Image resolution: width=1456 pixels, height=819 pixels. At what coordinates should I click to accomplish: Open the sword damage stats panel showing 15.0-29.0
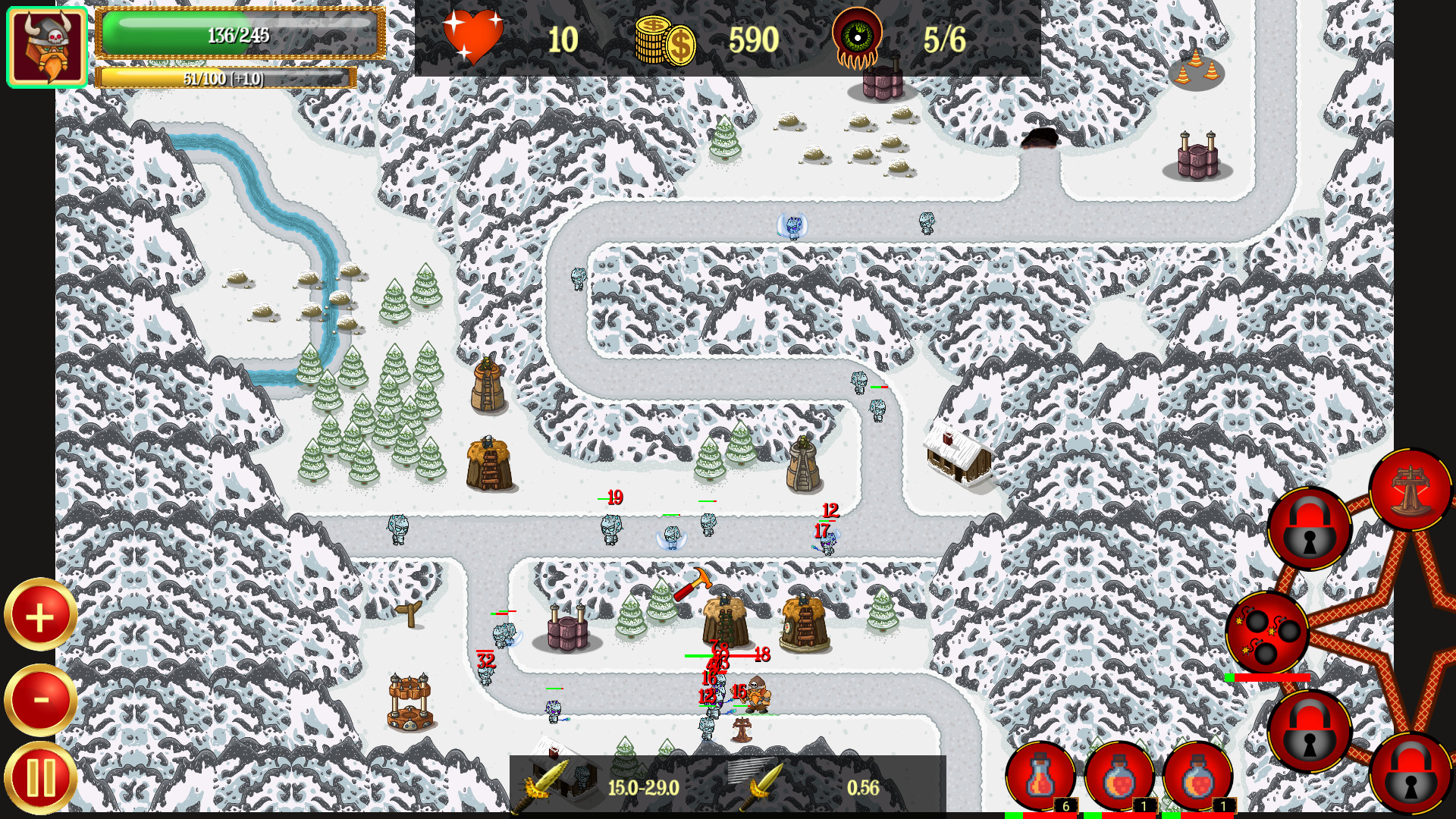point(599,786)
